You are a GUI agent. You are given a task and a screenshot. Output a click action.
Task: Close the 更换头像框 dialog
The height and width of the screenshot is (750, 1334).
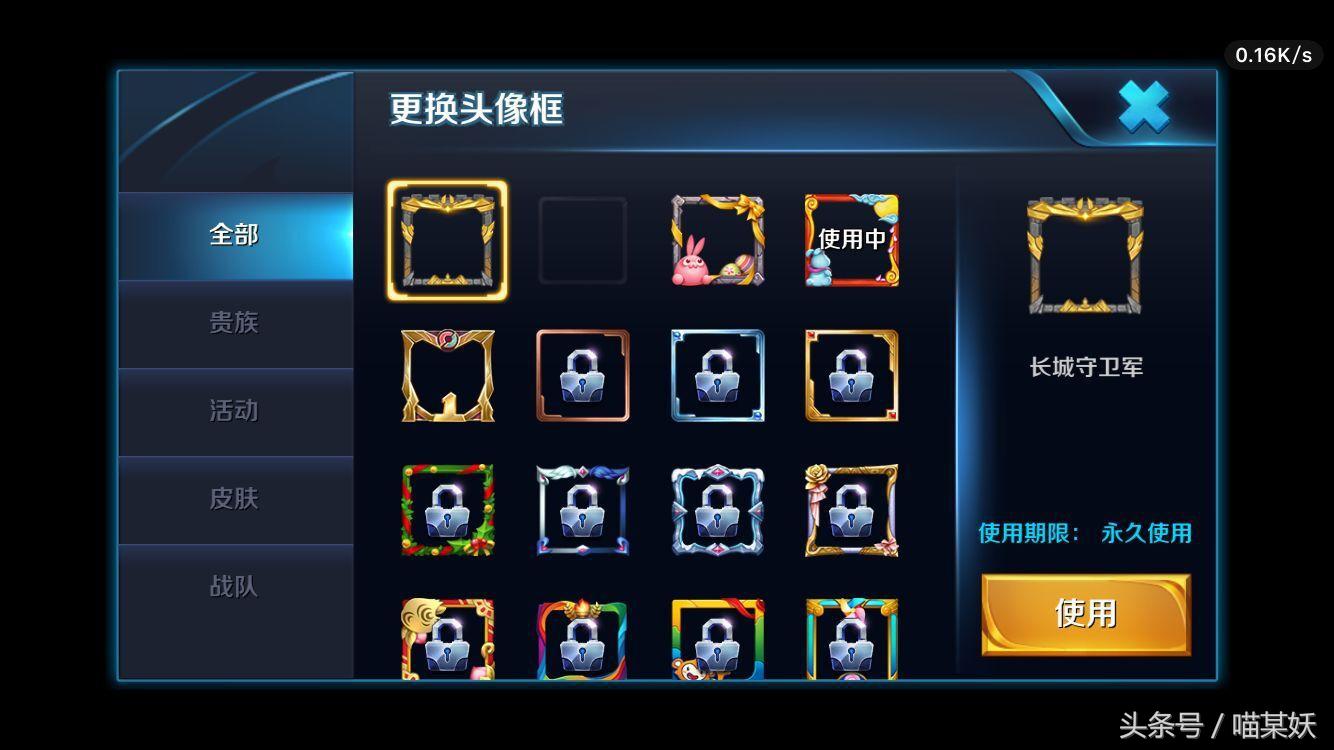click(1142, 106)
